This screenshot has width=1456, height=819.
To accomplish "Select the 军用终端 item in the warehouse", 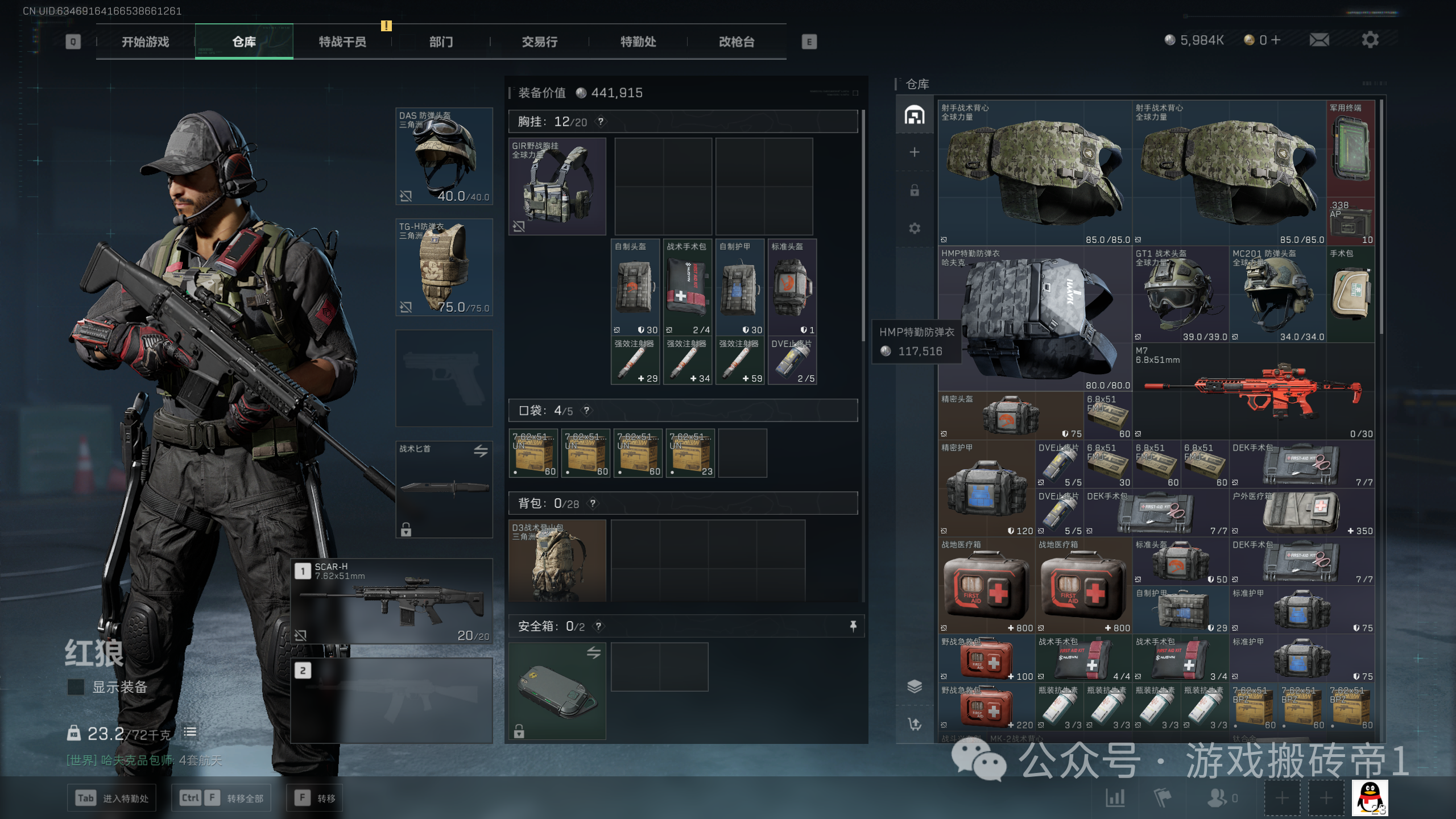I will coord(1350,149).
